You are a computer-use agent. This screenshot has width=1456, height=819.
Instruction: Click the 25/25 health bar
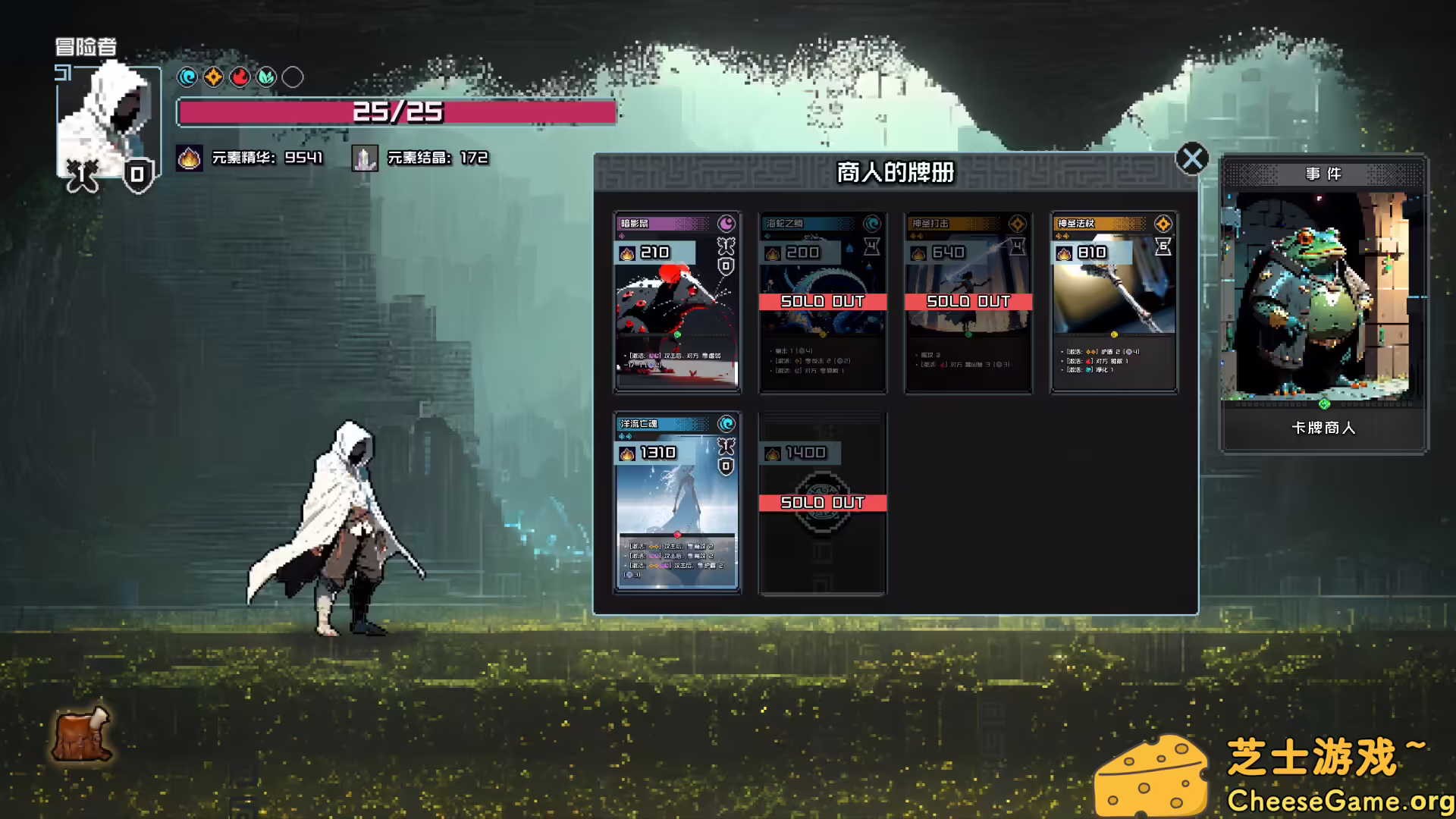395,112
